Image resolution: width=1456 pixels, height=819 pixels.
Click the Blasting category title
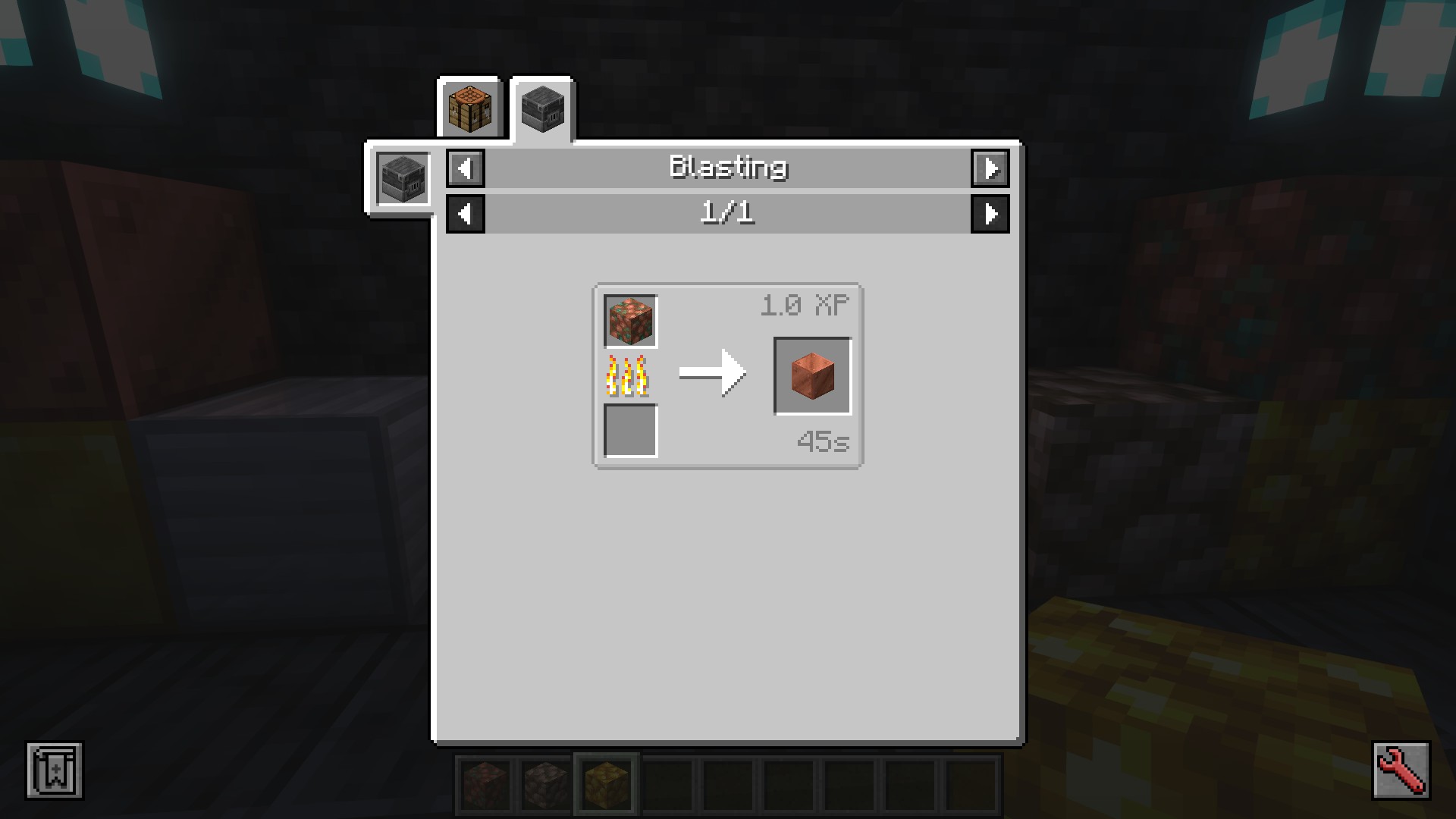pyautogui.click(x=728, y=168)
